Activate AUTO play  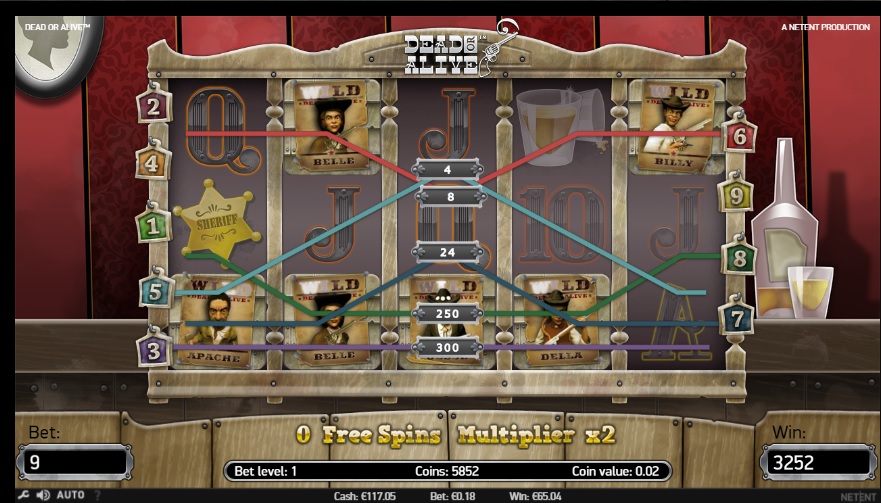[70, 495]
